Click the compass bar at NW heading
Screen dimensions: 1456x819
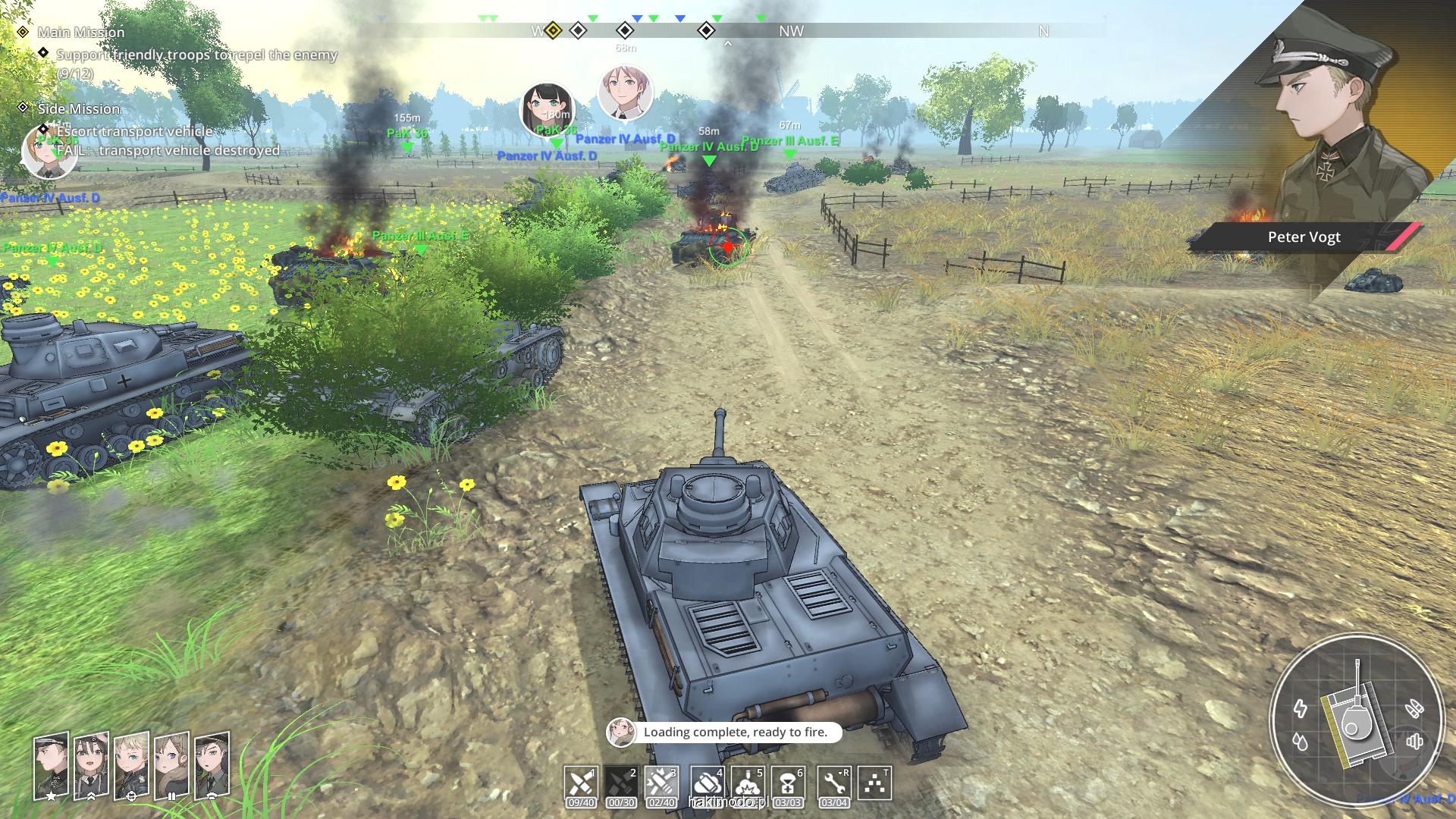click(791, 31)
